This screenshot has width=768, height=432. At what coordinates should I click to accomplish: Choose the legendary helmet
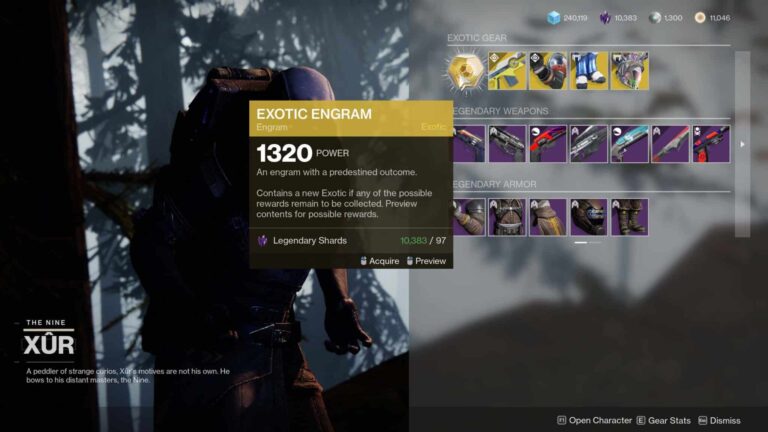click(589, 217)
